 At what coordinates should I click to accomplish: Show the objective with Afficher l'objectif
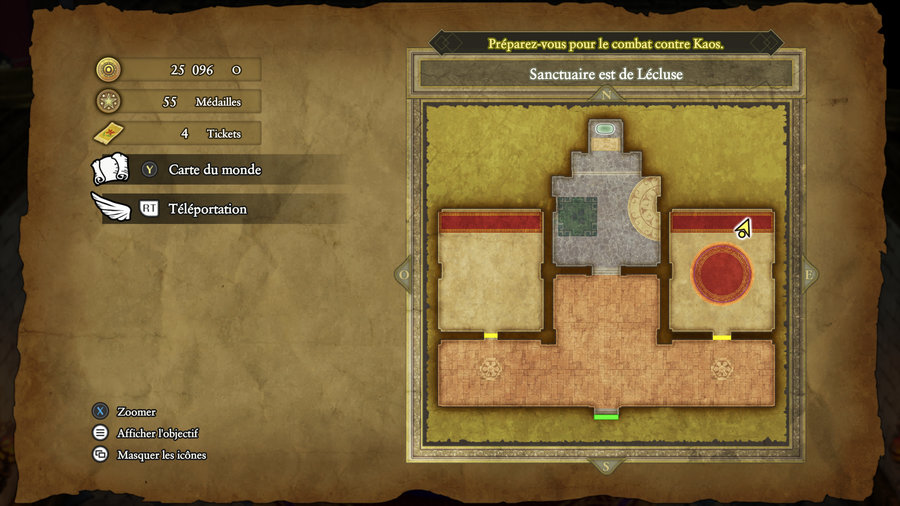[x=157, y=433]
